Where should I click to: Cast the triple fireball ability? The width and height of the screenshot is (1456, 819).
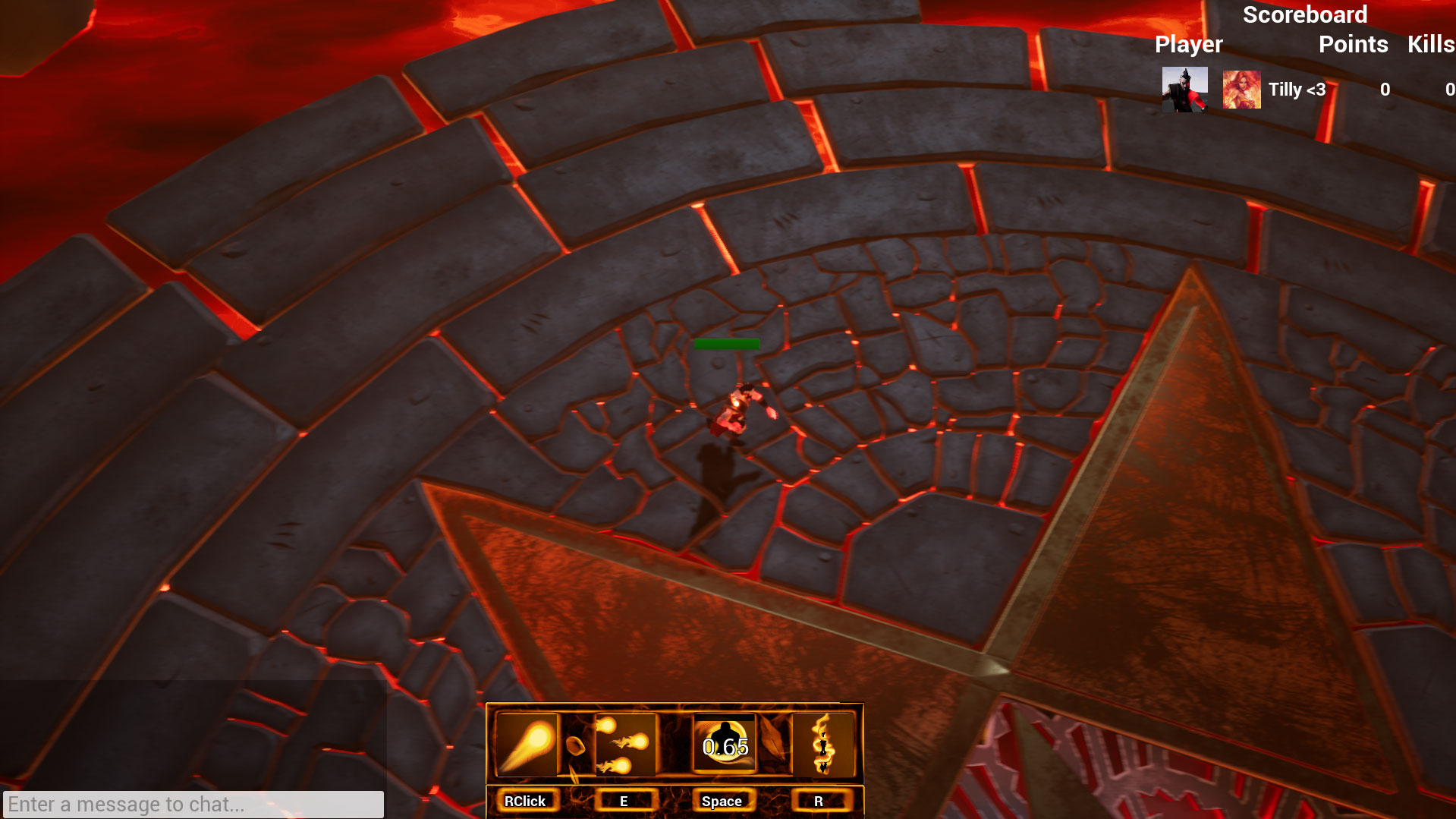(x=624, y=745)
